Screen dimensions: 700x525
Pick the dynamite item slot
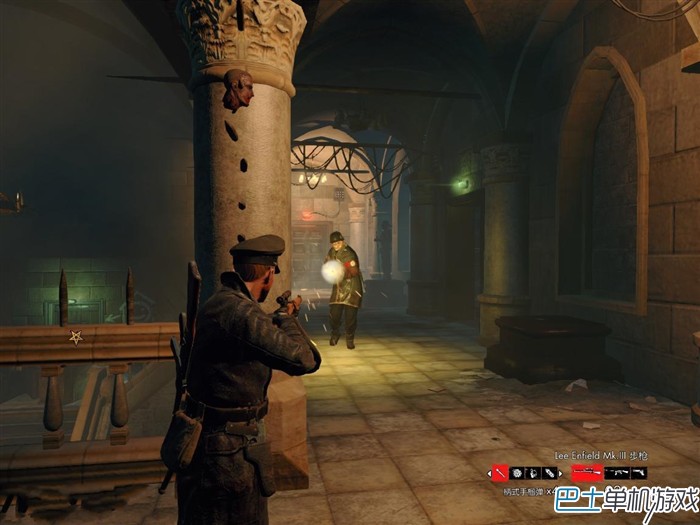(549, 473)
